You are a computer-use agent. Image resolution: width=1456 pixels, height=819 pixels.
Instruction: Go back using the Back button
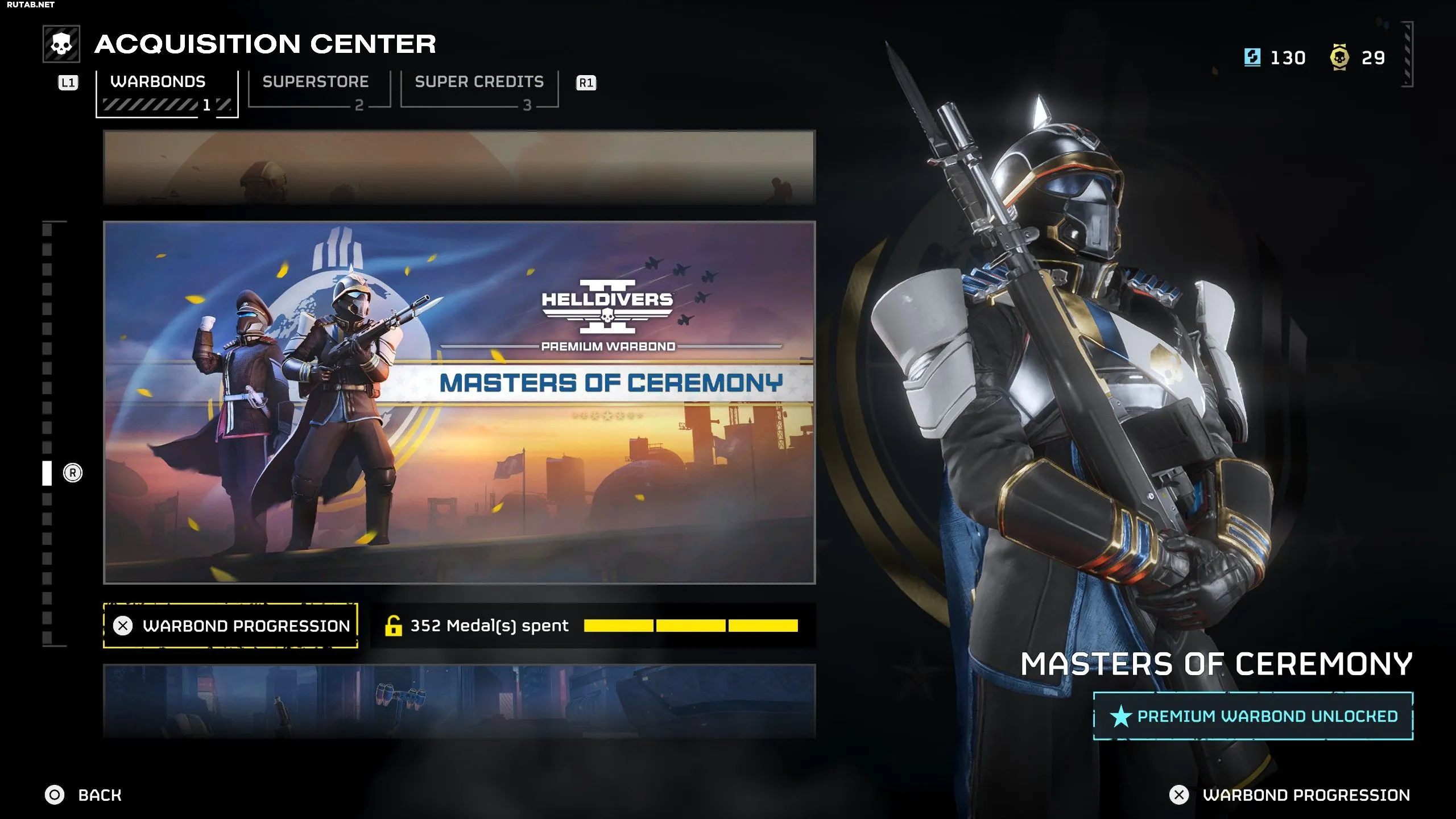(x=84, y=795)
